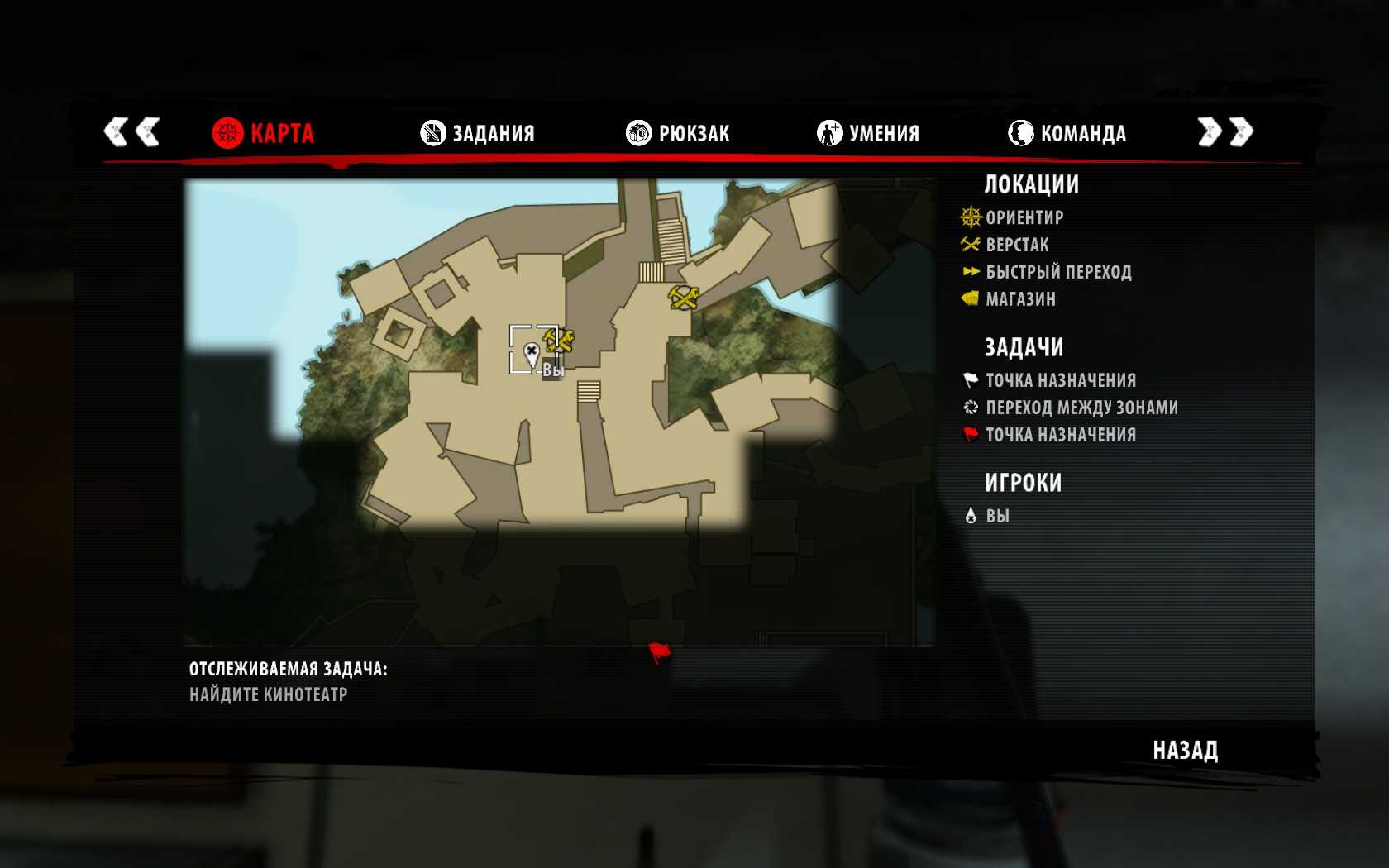The image size is (1389, 868).
Task: Return using the Назад button
Action: (x=1185, y=751)
